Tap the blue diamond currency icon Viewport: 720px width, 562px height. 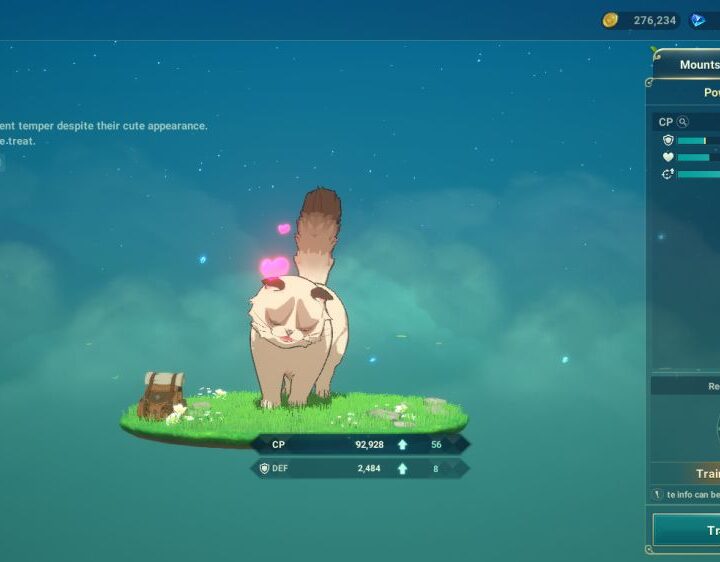coord(698,20)
